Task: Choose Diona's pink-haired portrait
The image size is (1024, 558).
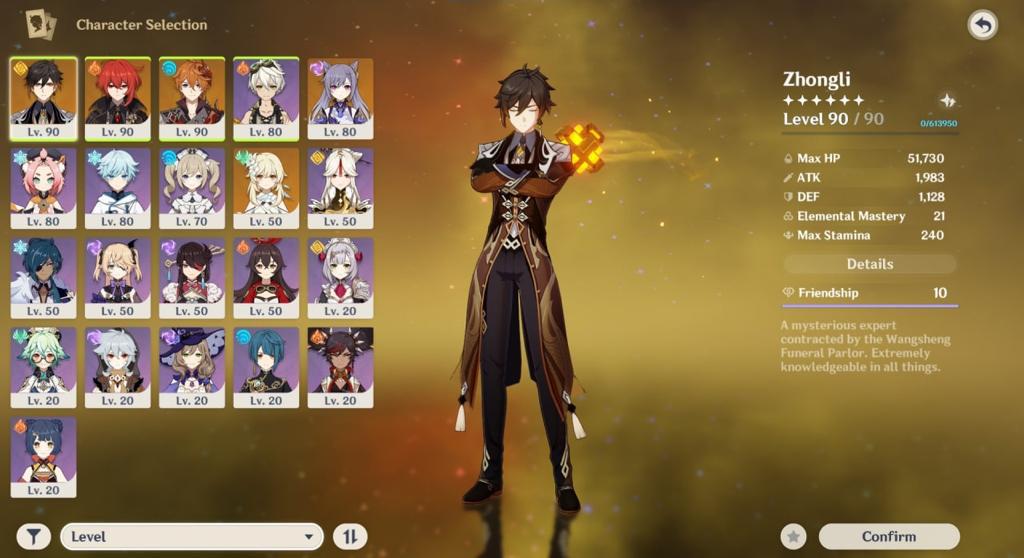Action: (x=44, y=187)
